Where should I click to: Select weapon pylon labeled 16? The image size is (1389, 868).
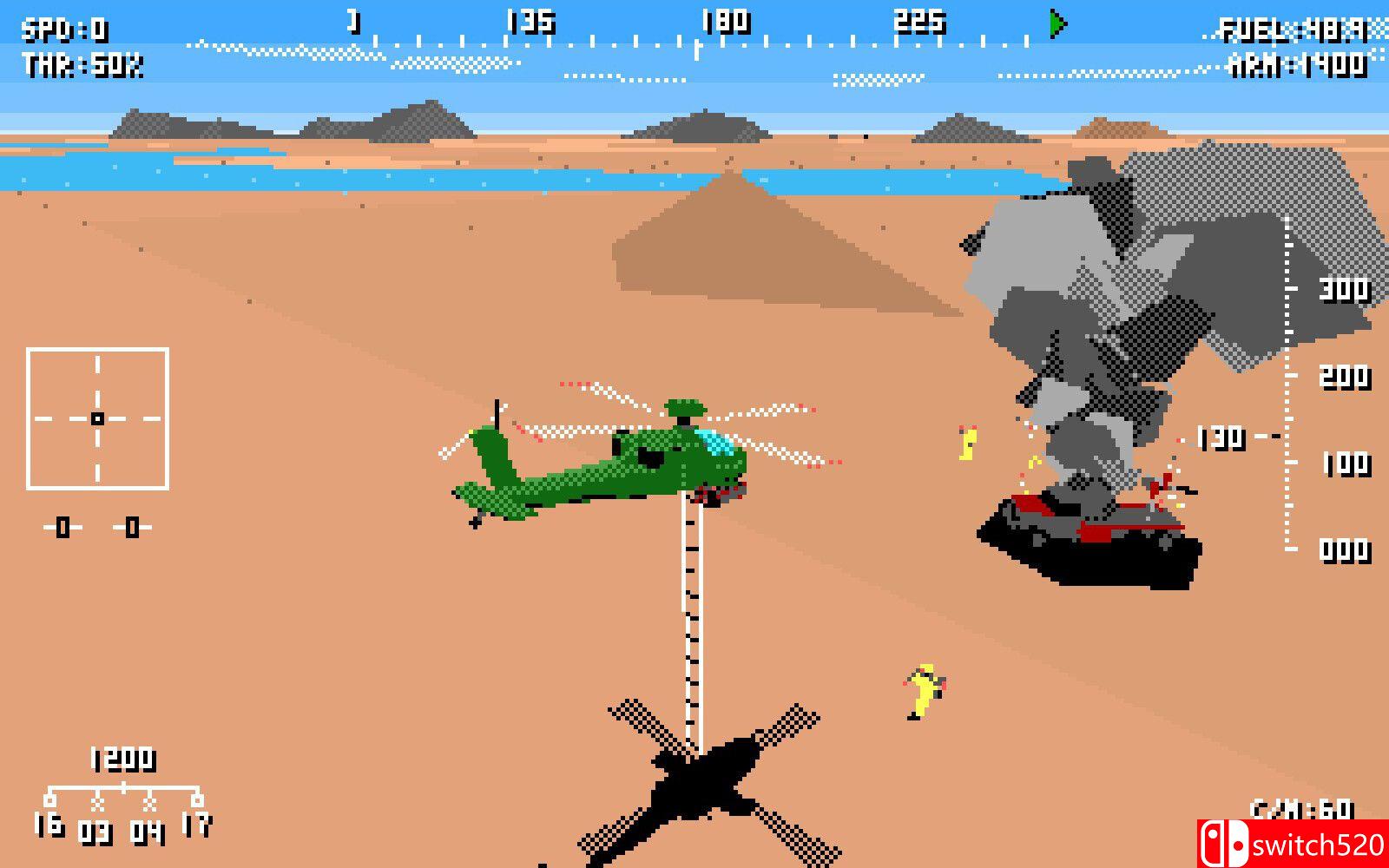49,819
